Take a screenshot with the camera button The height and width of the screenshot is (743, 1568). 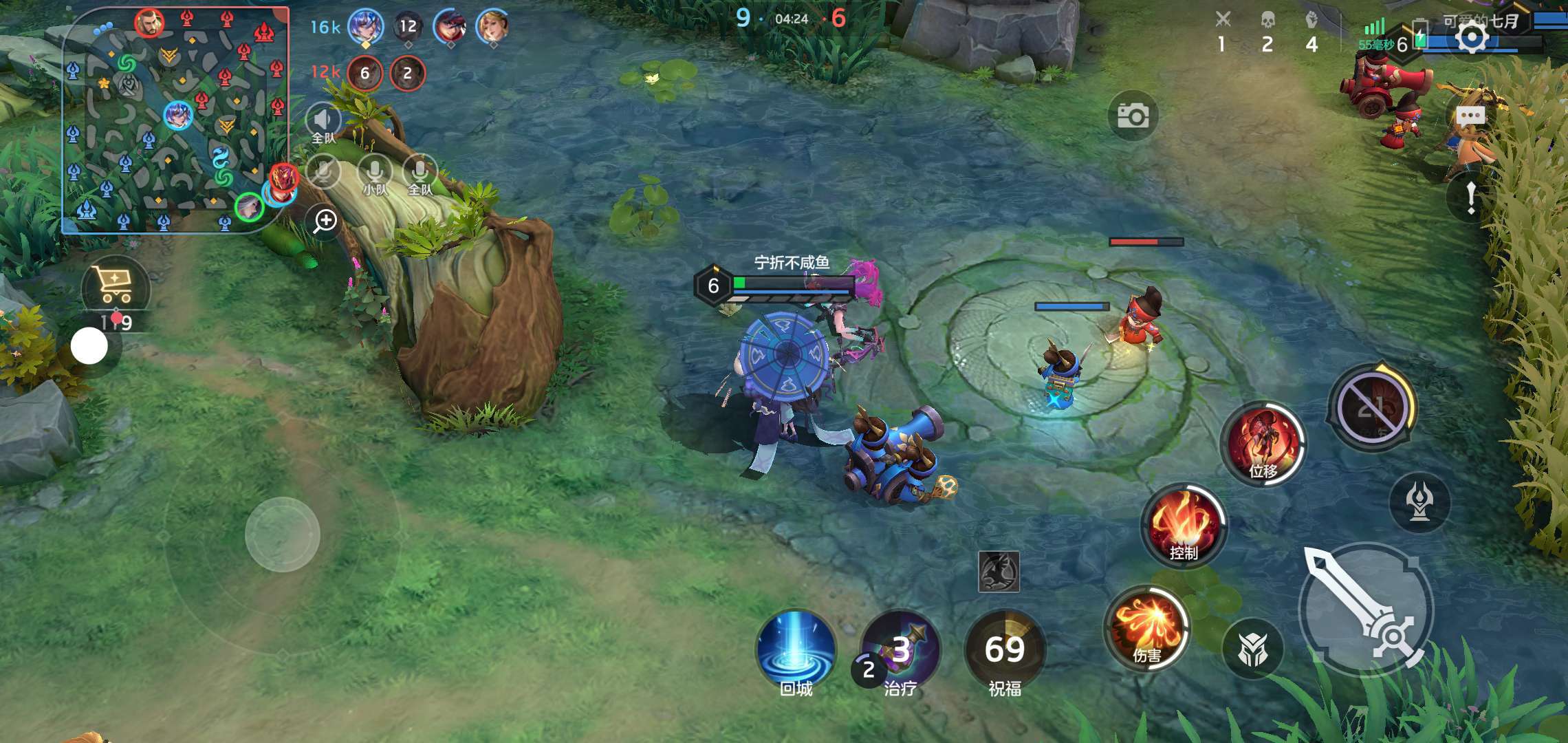[x=1133, y=116]
